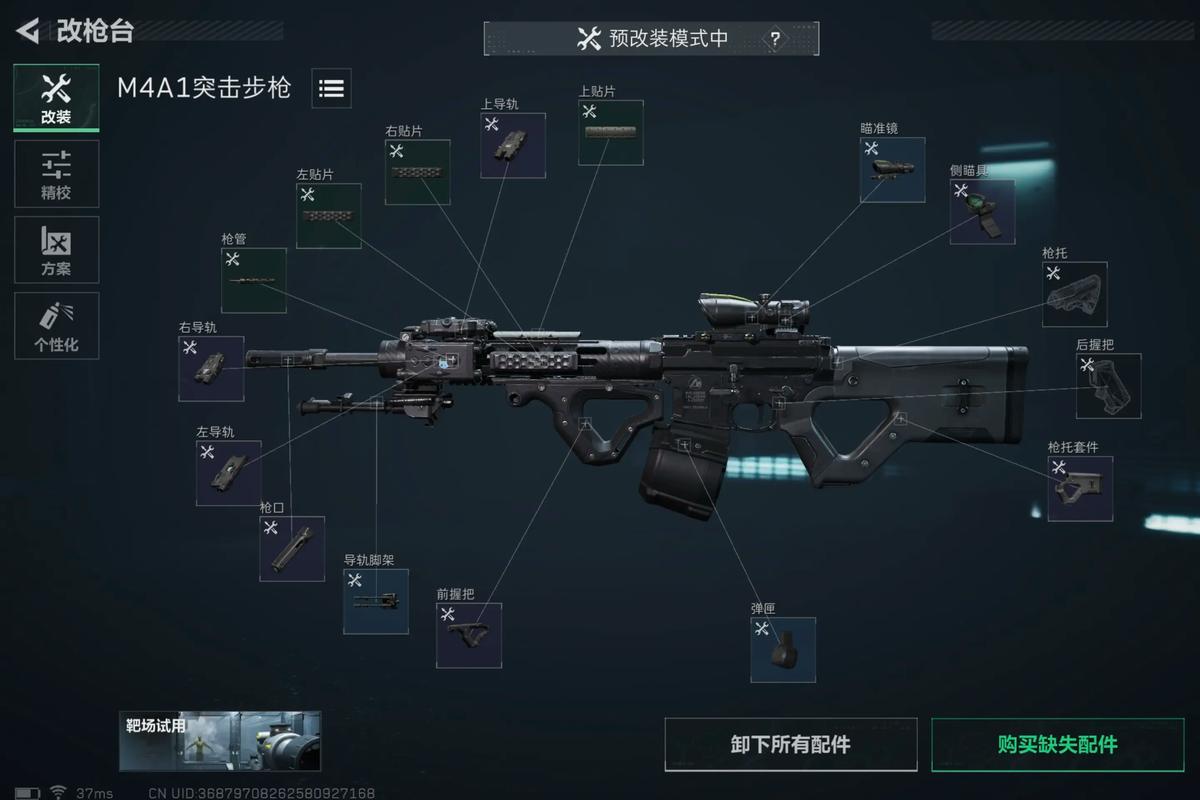Image resolution: width=1200 pixels, height=800 pixels.
Task: Go back from the 改枪台 screen
Action: tap(27, 31)
